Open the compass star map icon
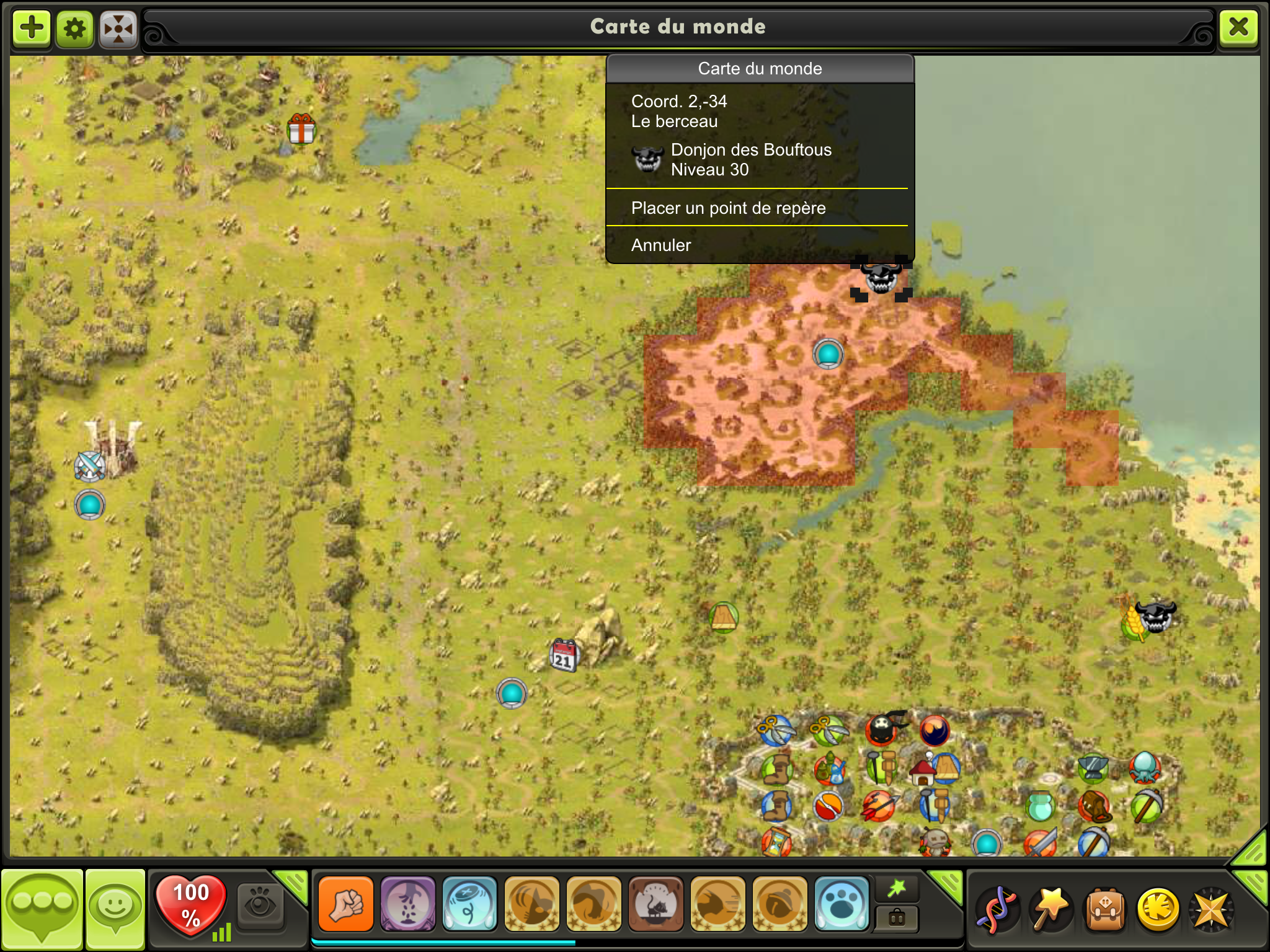The image size is (1270, 952). [1211, 910]
